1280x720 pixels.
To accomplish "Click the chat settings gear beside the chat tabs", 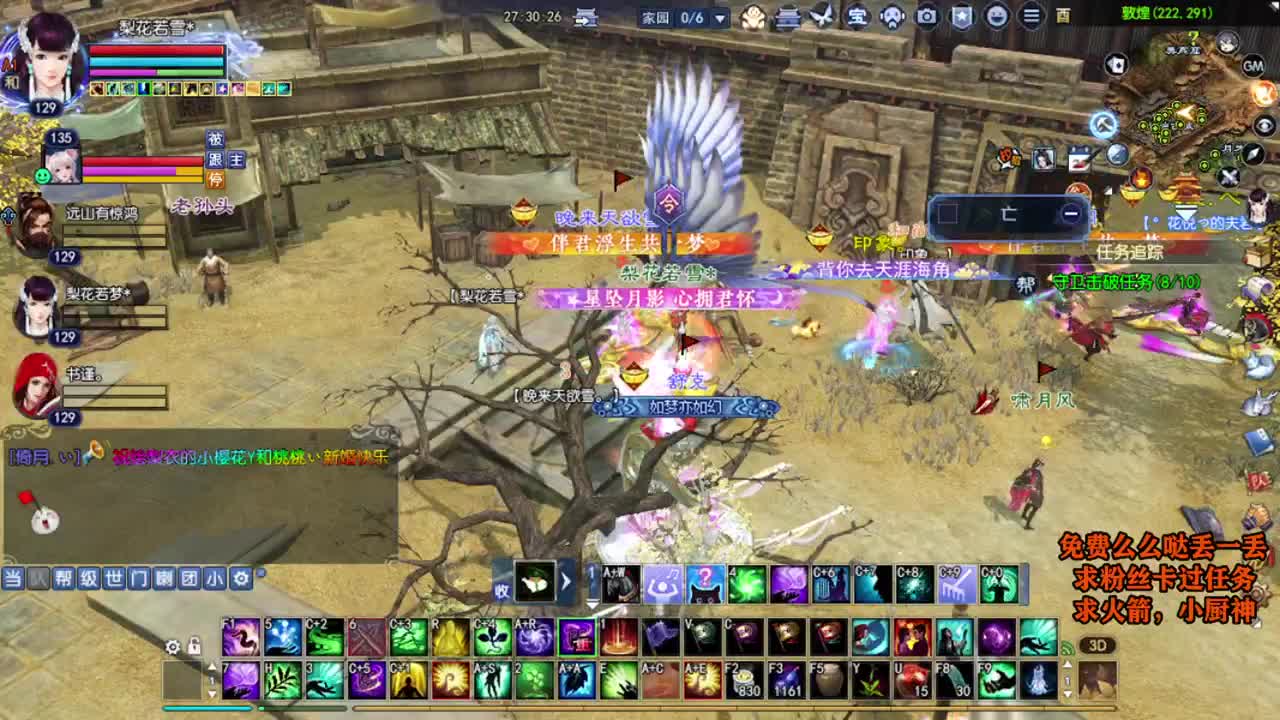I will (239, 578).
